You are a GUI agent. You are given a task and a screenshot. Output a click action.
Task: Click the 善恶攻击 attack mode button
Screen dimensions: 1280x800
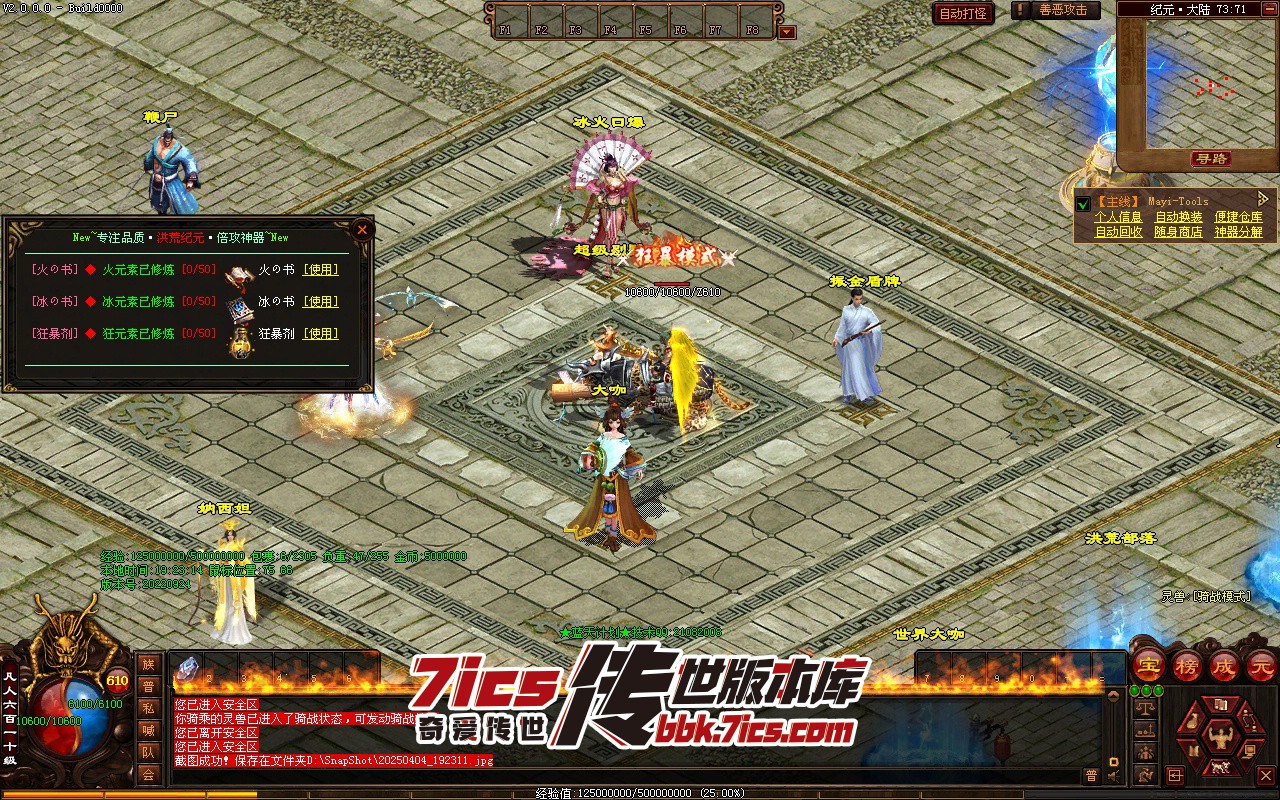point(1063,10)
